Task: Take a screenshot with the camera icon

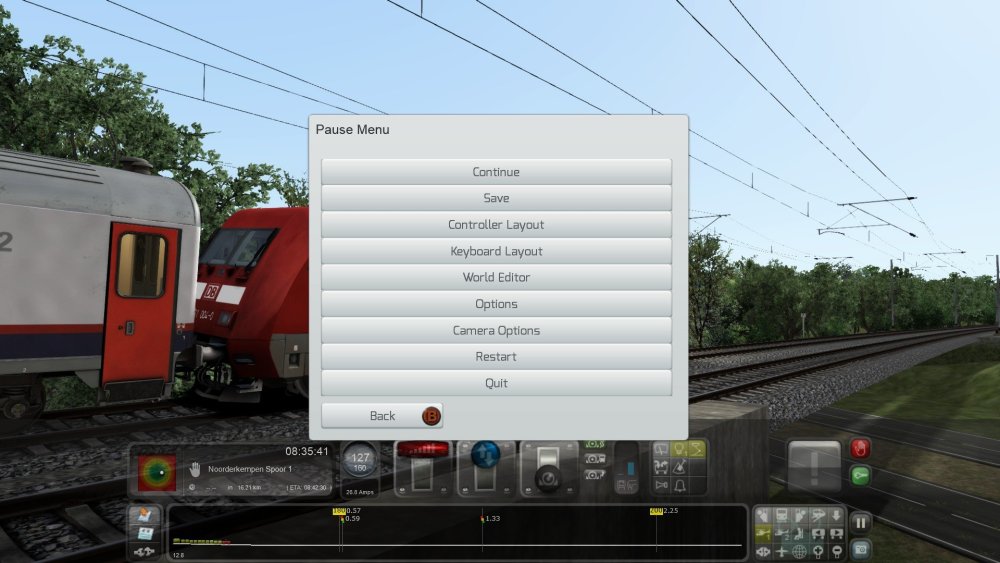Action: tap(860, 549)
